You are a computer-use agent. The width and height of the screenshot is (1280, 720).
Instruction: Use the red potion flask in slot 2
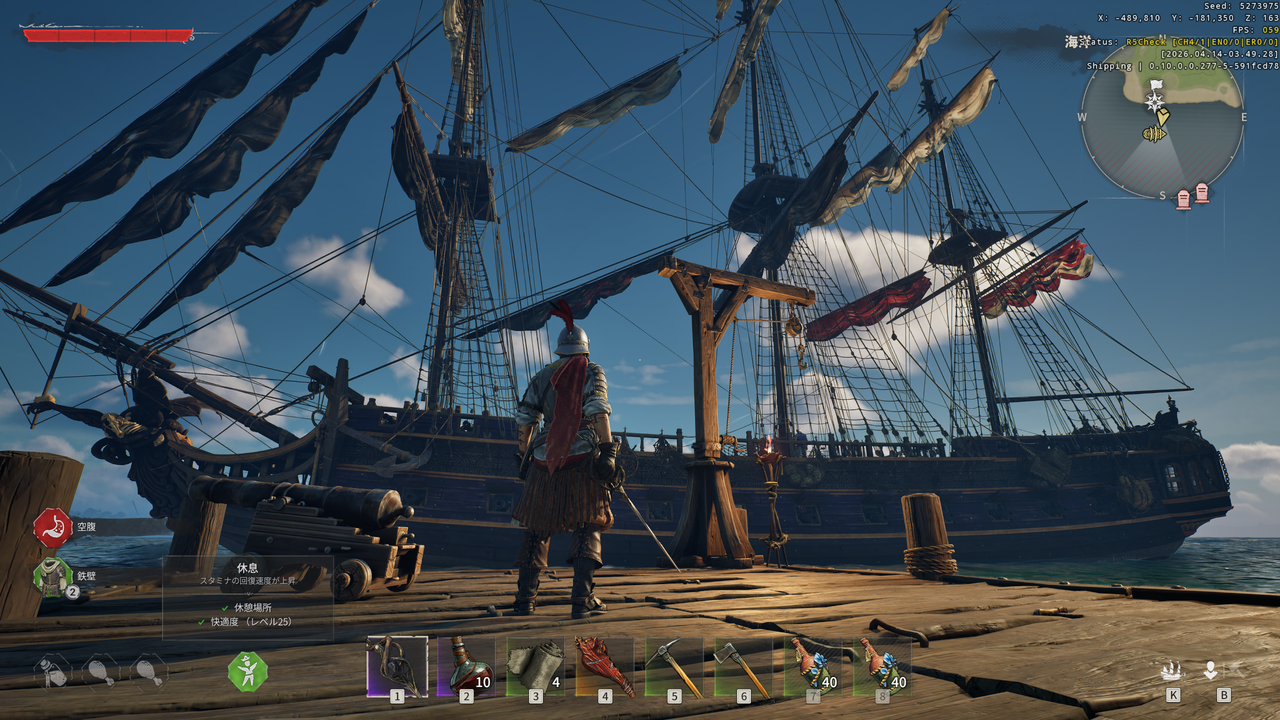tap(466, 666)
